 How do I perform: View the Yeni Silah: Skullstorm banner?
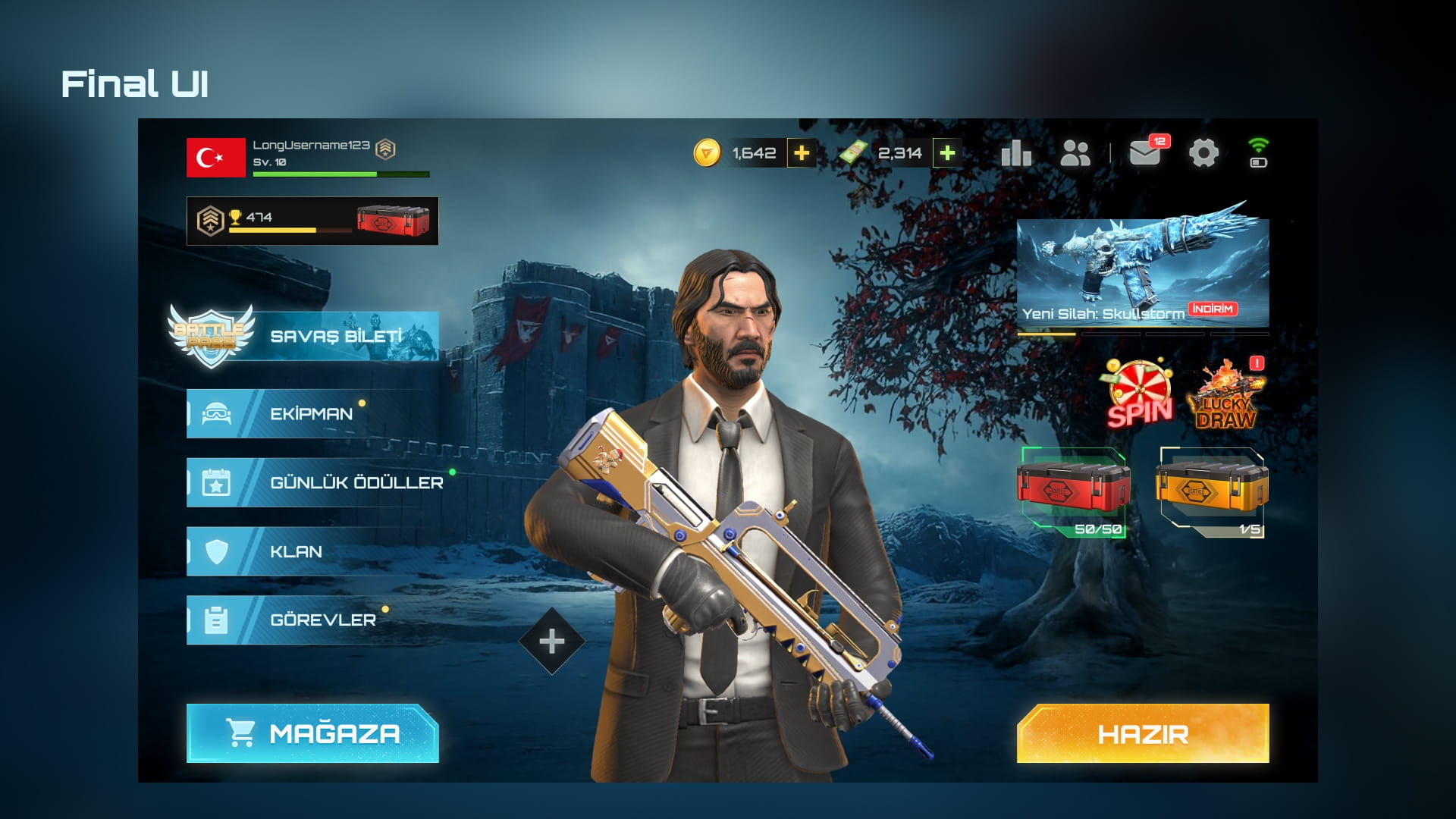1142,273
